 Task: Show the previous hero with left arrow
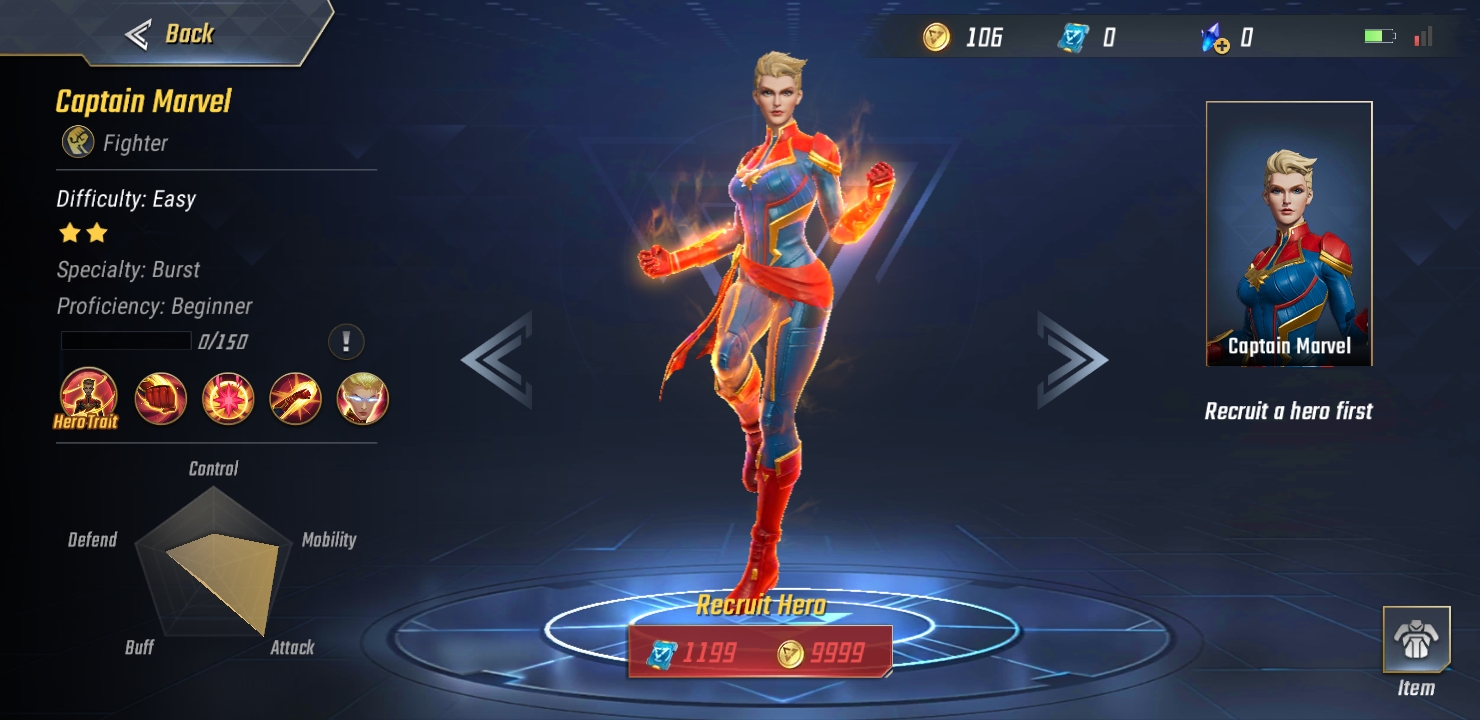(497, 360)
